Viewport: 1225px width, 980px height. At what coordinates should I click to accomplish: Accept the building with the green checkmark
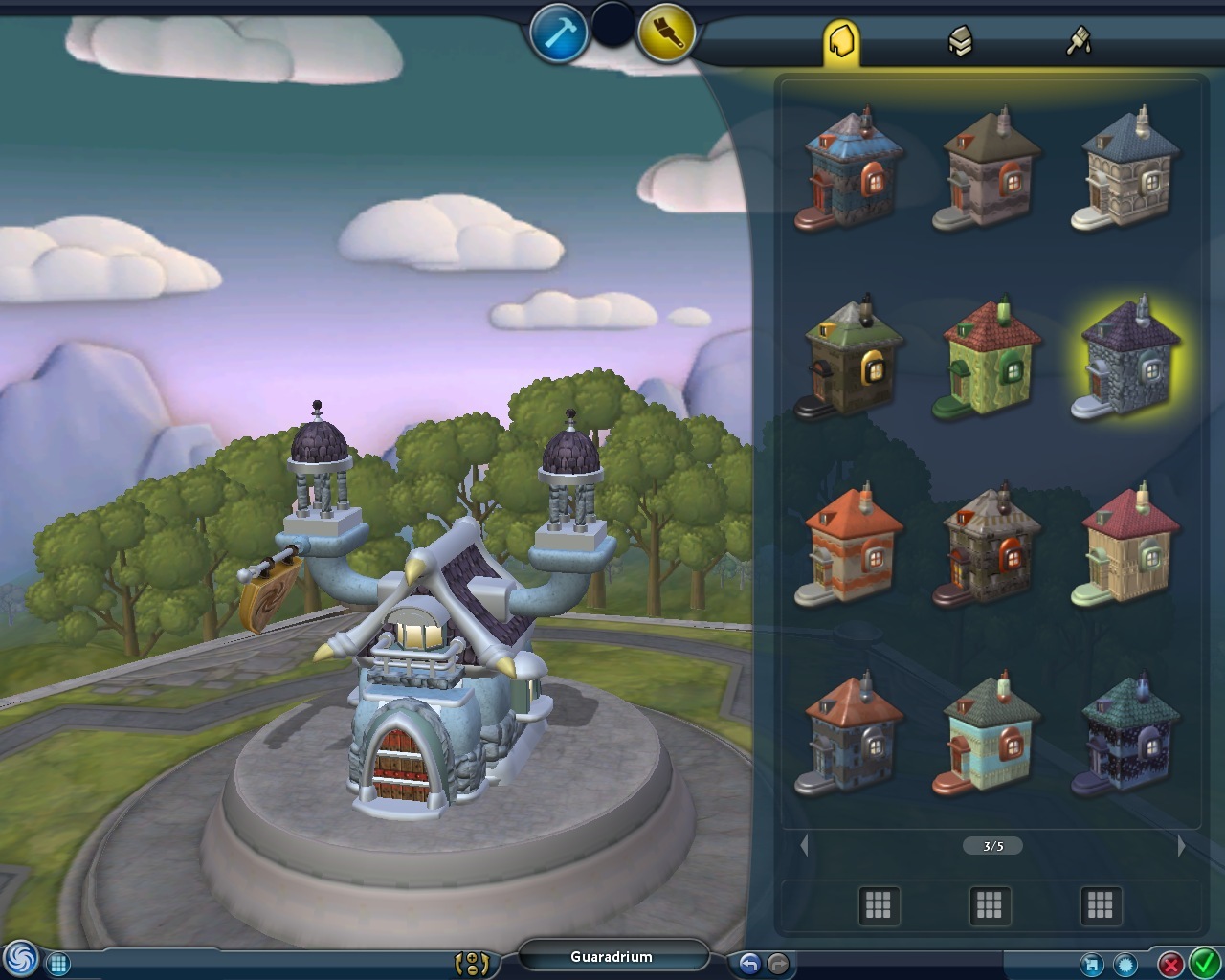pos(1203,963)
